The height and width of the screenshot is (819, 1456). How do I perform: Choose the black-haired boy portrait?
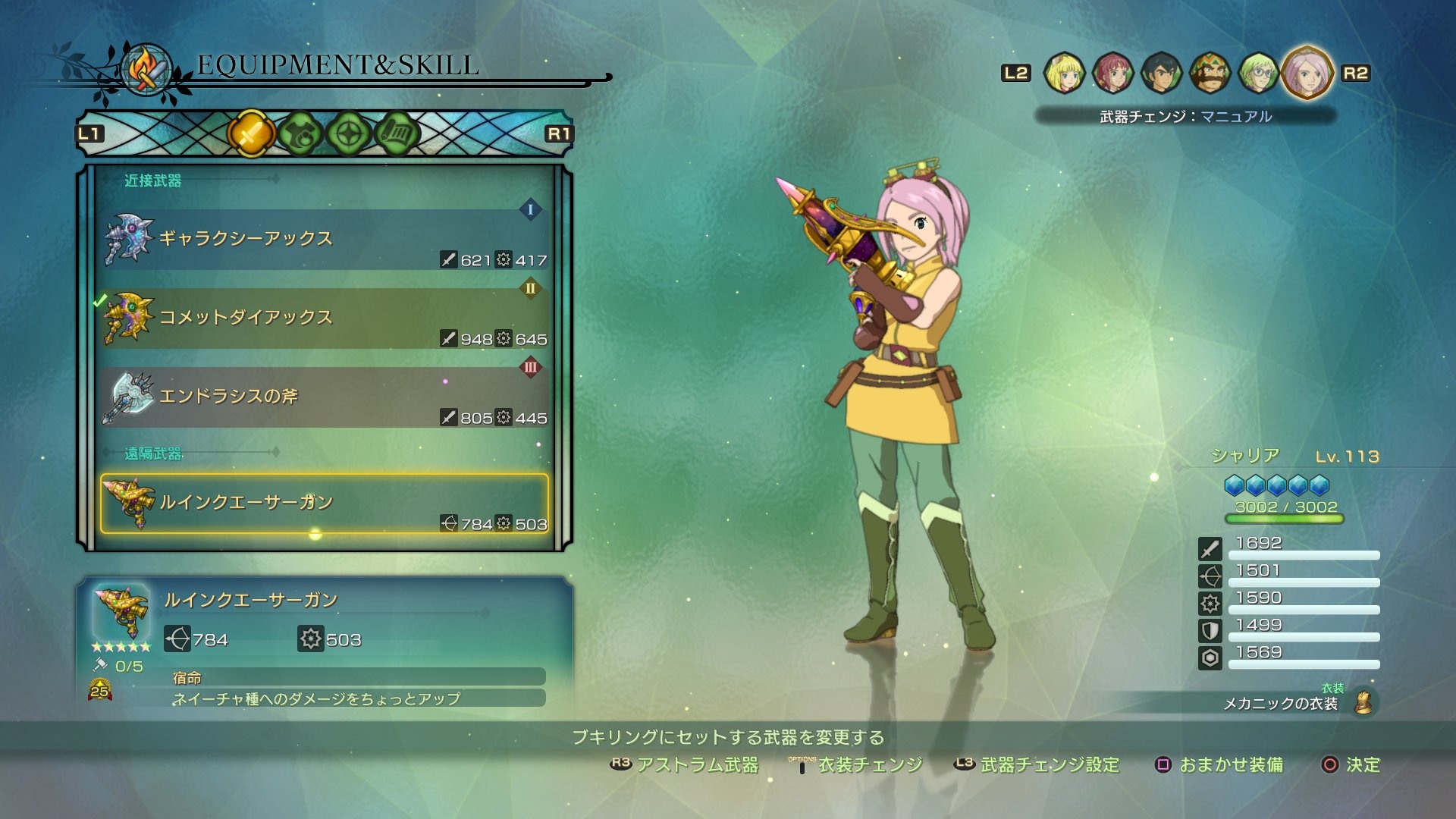[1161, 74]
